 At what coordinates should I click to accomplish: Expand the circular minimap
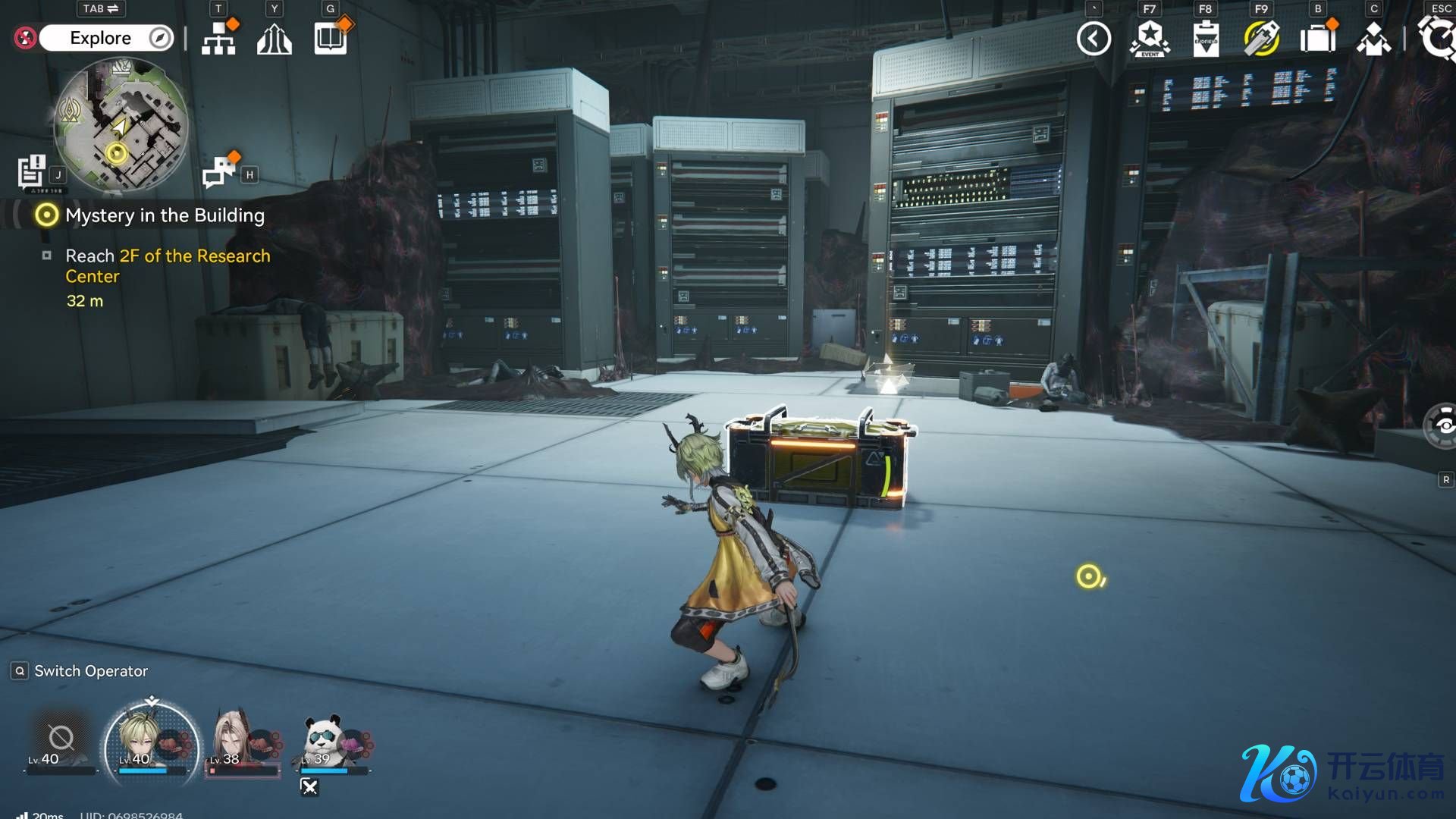tap(121, 125)
